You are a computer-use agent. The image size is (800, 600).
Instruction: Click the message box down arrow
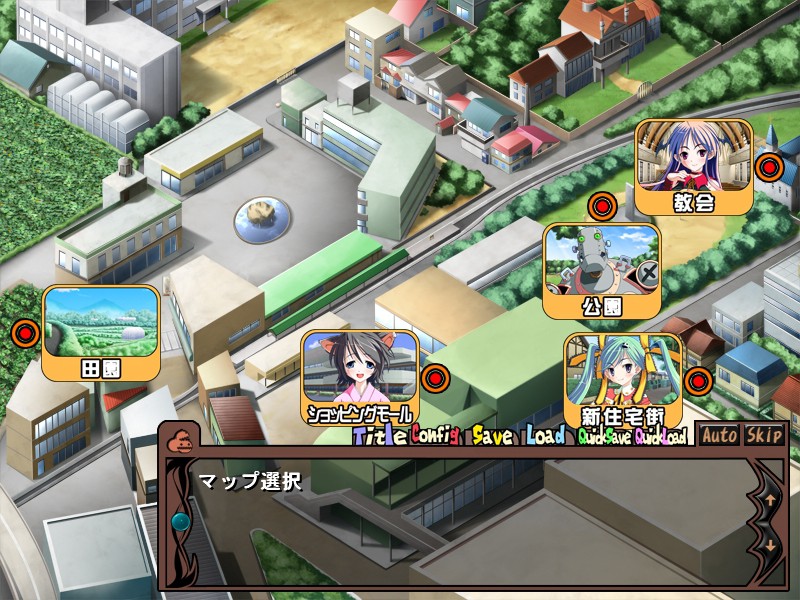point(771,546)
